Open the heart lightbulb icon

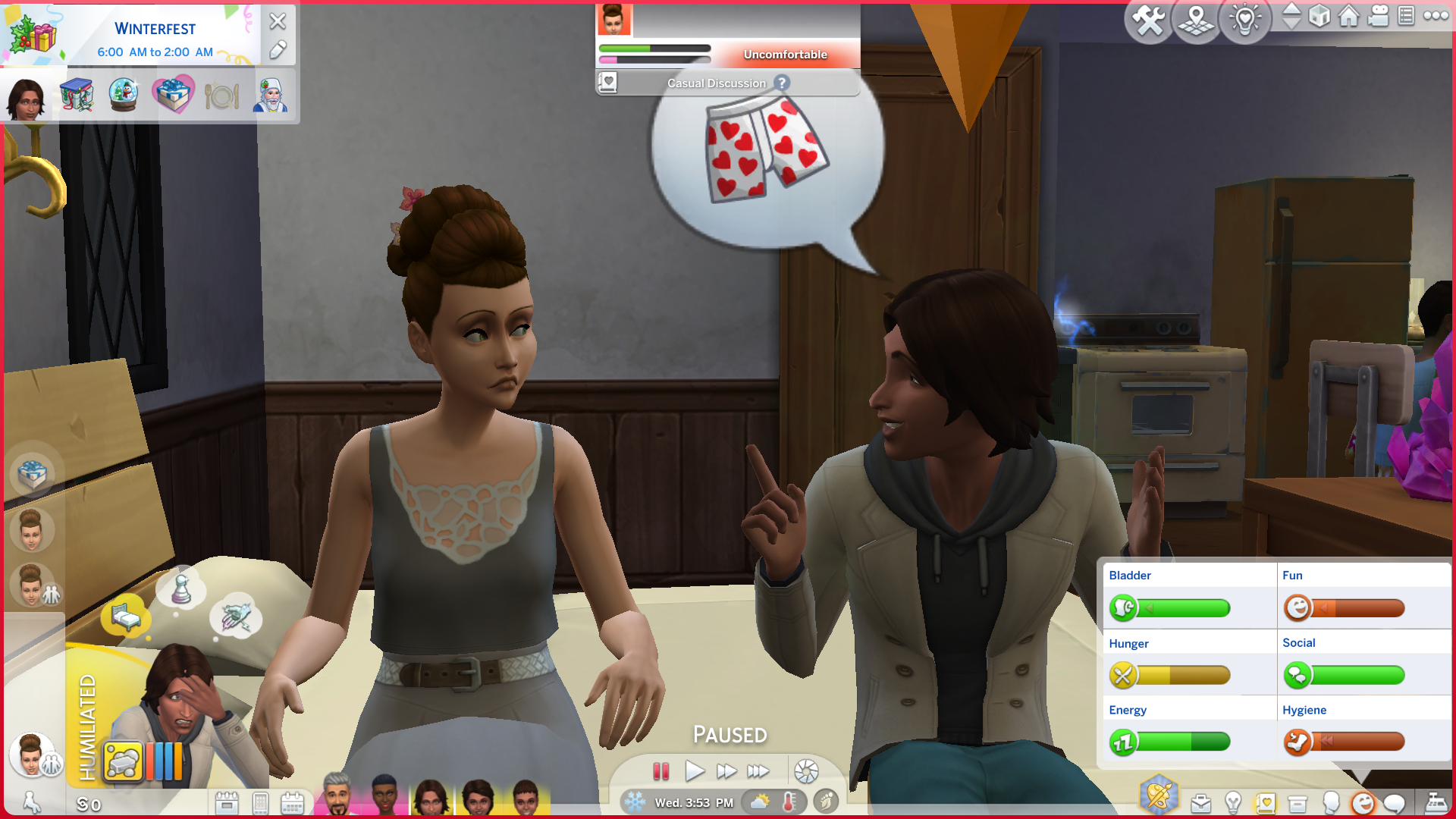coord(1244,20)
